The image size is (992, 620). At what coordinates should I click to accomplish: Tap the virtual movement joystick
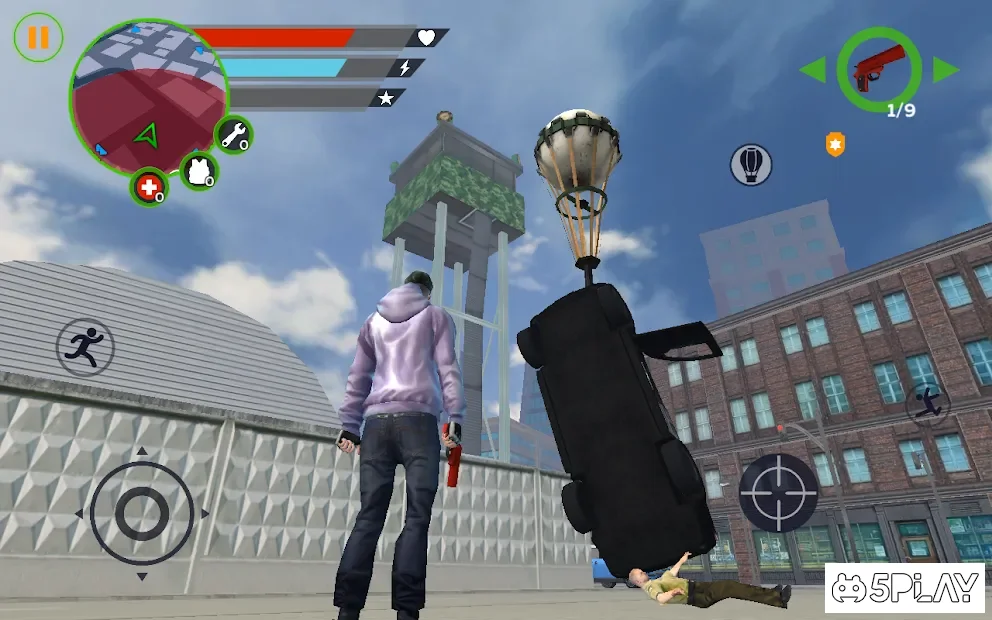coord(141,514)
